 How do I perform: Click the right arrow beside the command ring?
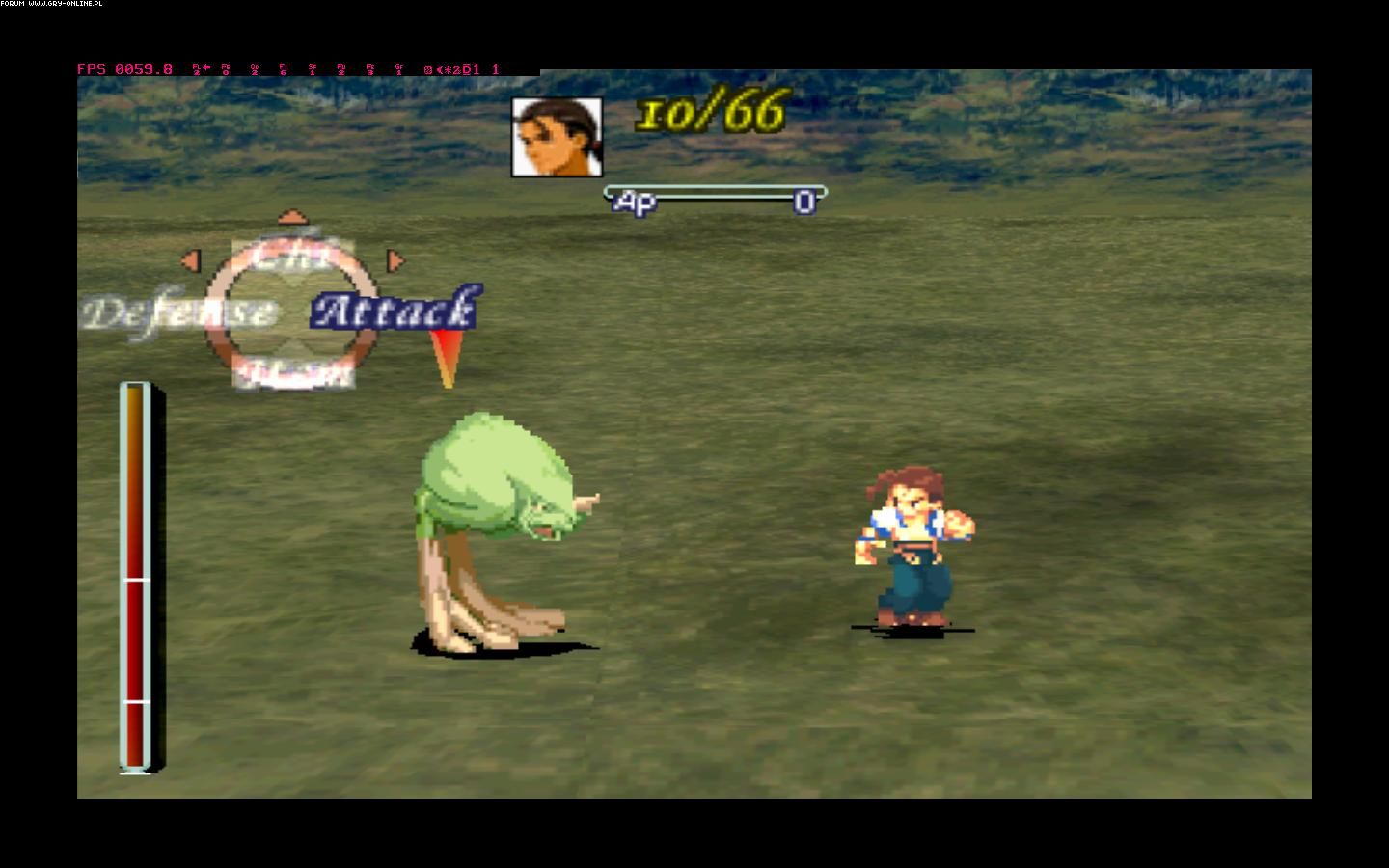pyautogui.click(x=394, y=260)
